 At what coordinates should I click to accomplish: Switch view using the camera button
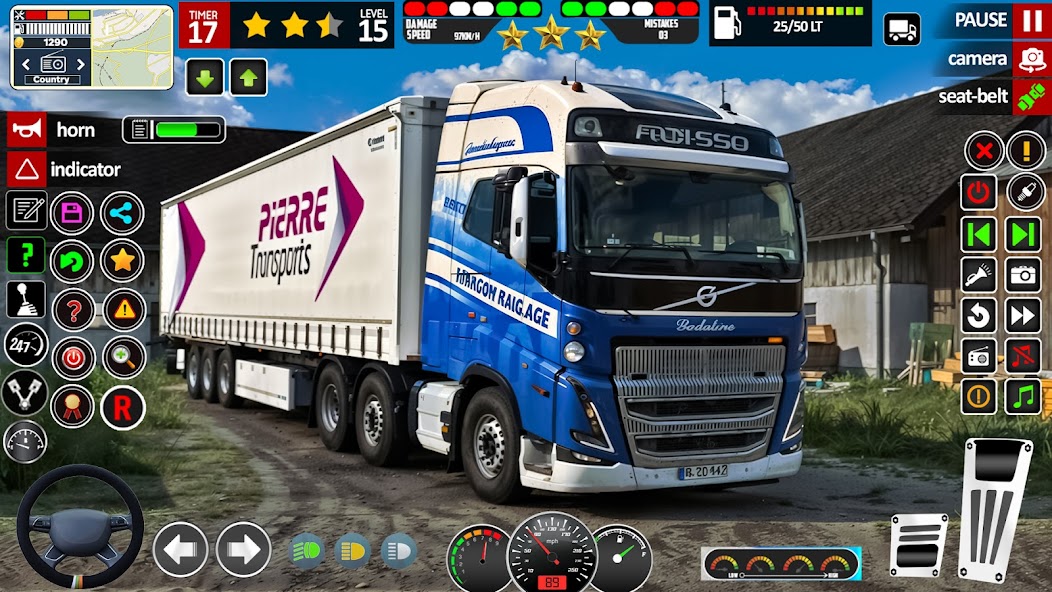point(1030,59)
